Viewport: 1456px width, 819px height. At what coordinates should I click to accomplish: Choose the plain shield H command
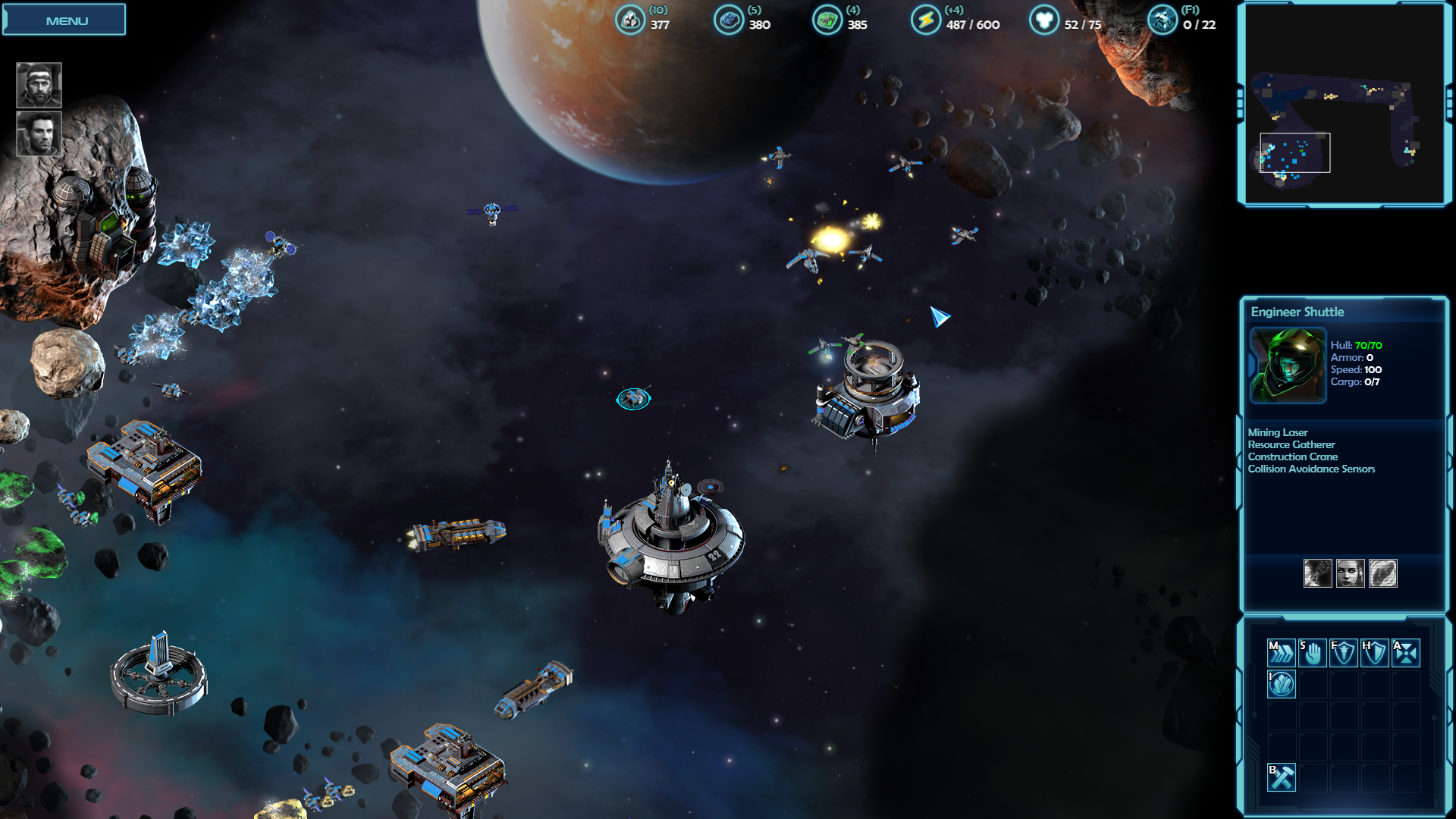[x=1375, y=652]
